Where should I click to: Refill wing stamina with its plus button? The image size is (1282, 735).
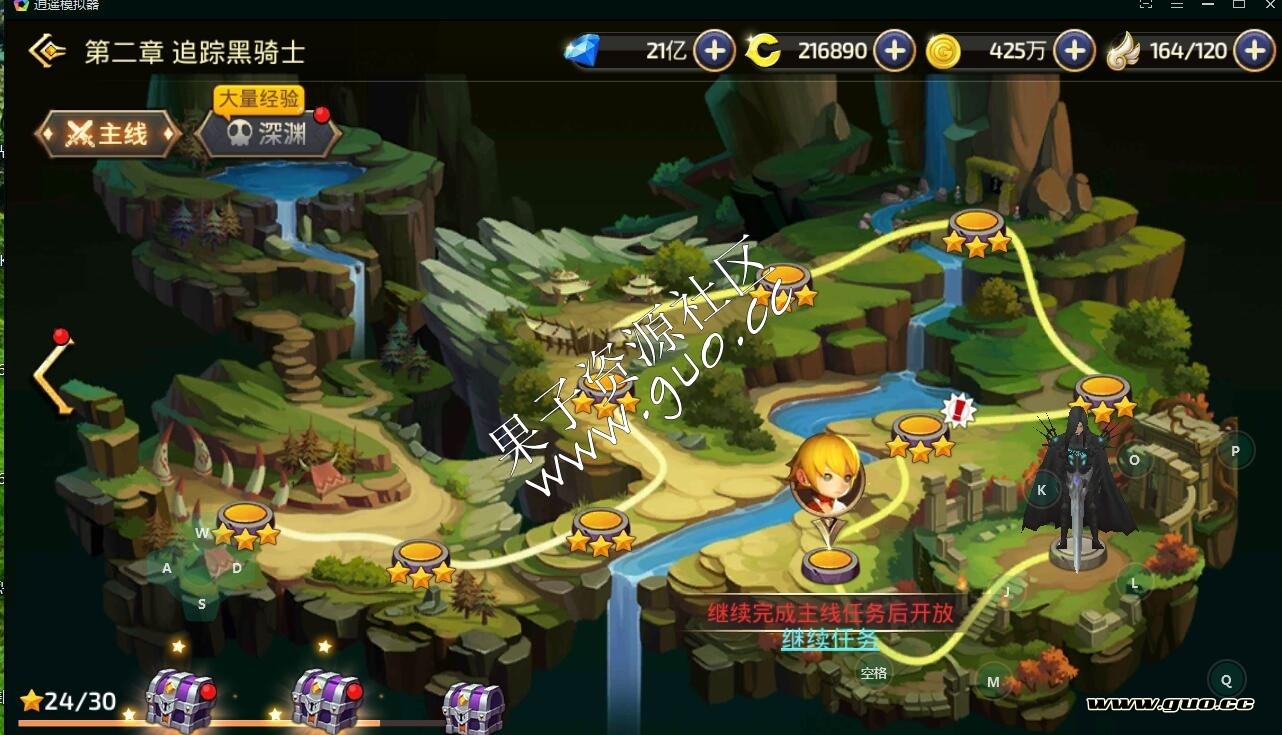pos(1254,51)
